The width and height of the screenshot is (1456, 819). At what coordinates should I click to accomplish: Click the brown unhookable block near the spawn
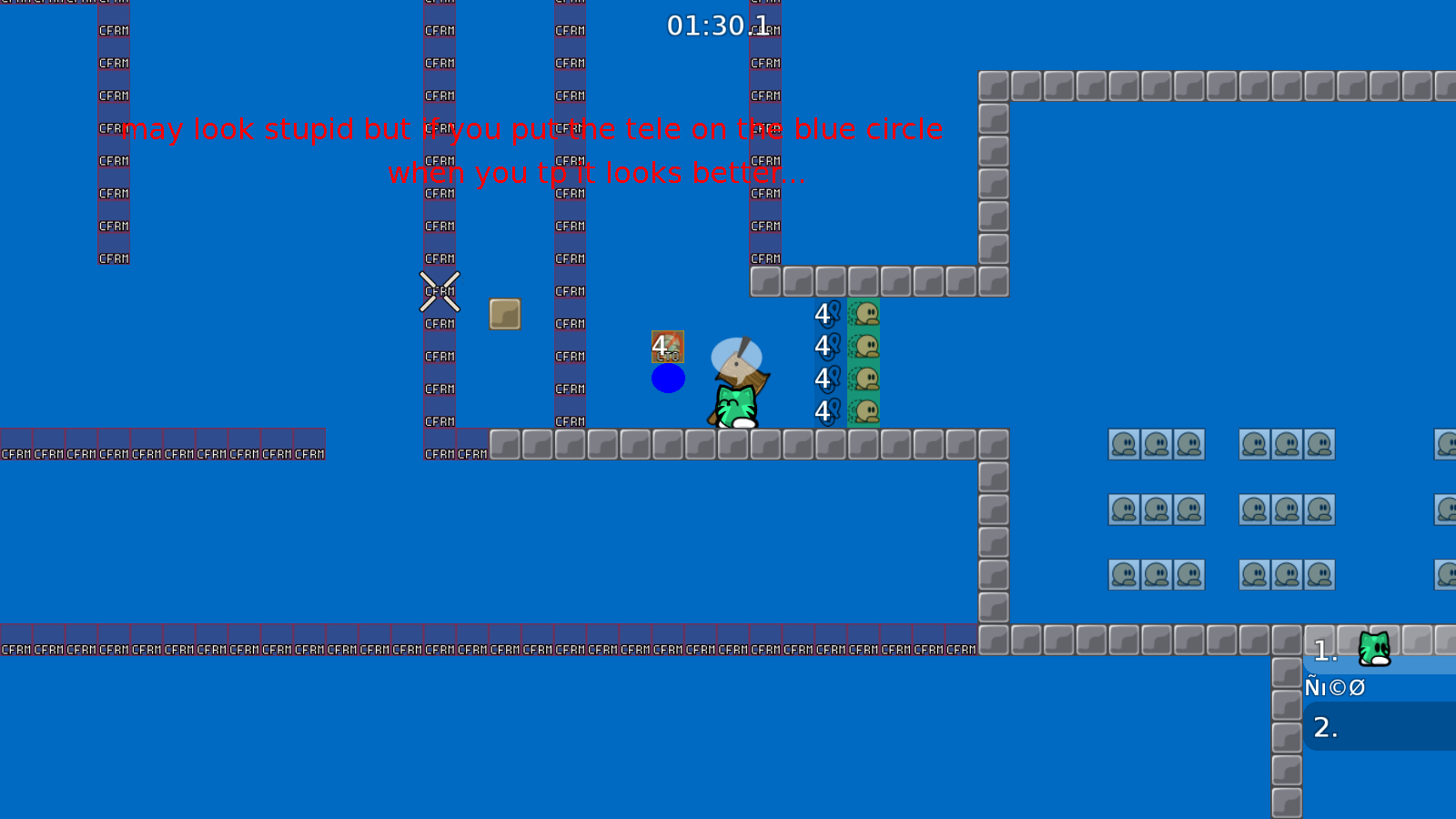point(504,314)
